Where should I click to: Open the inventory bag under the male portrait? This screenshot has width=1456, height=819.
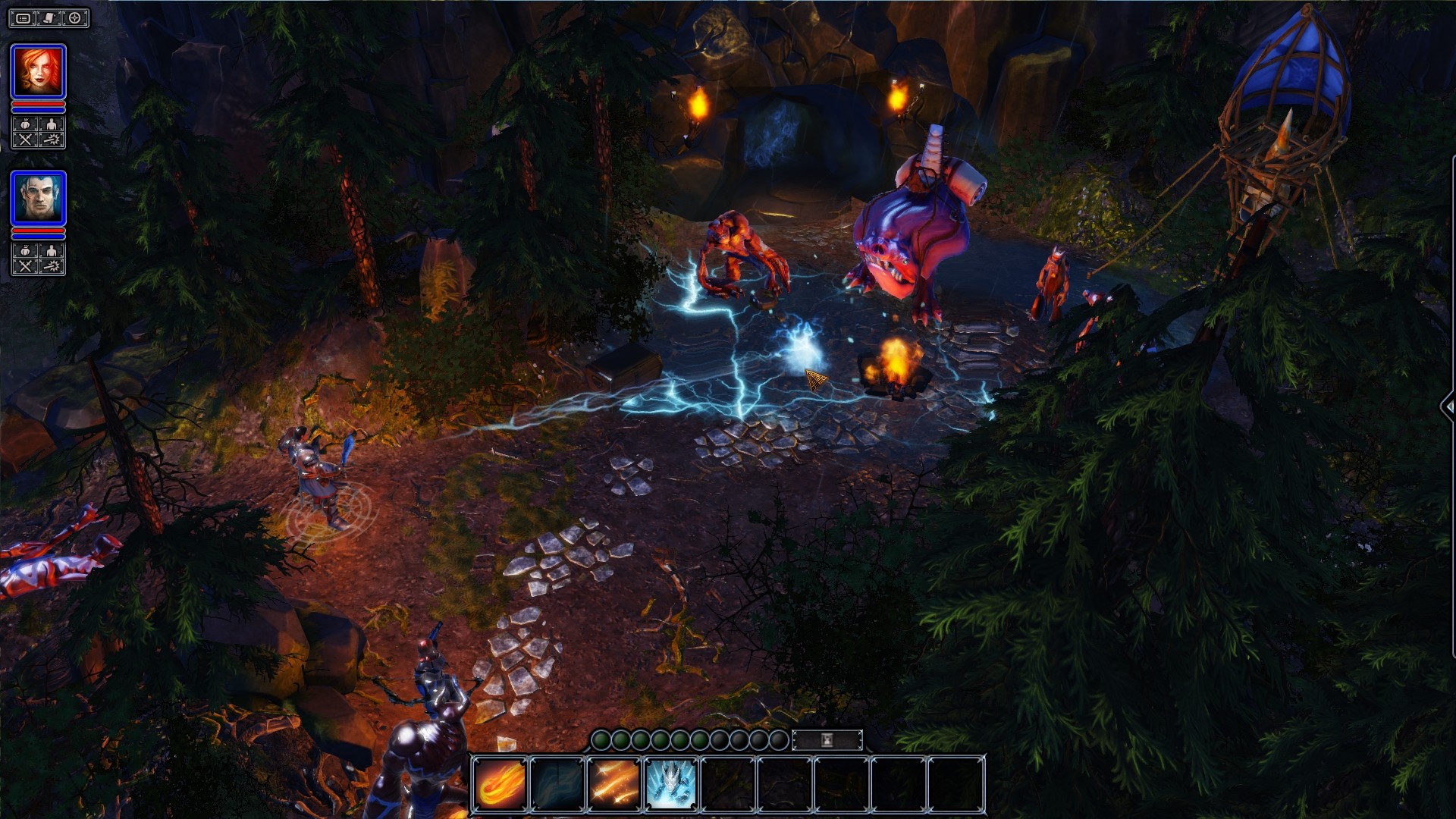[26, 251]
